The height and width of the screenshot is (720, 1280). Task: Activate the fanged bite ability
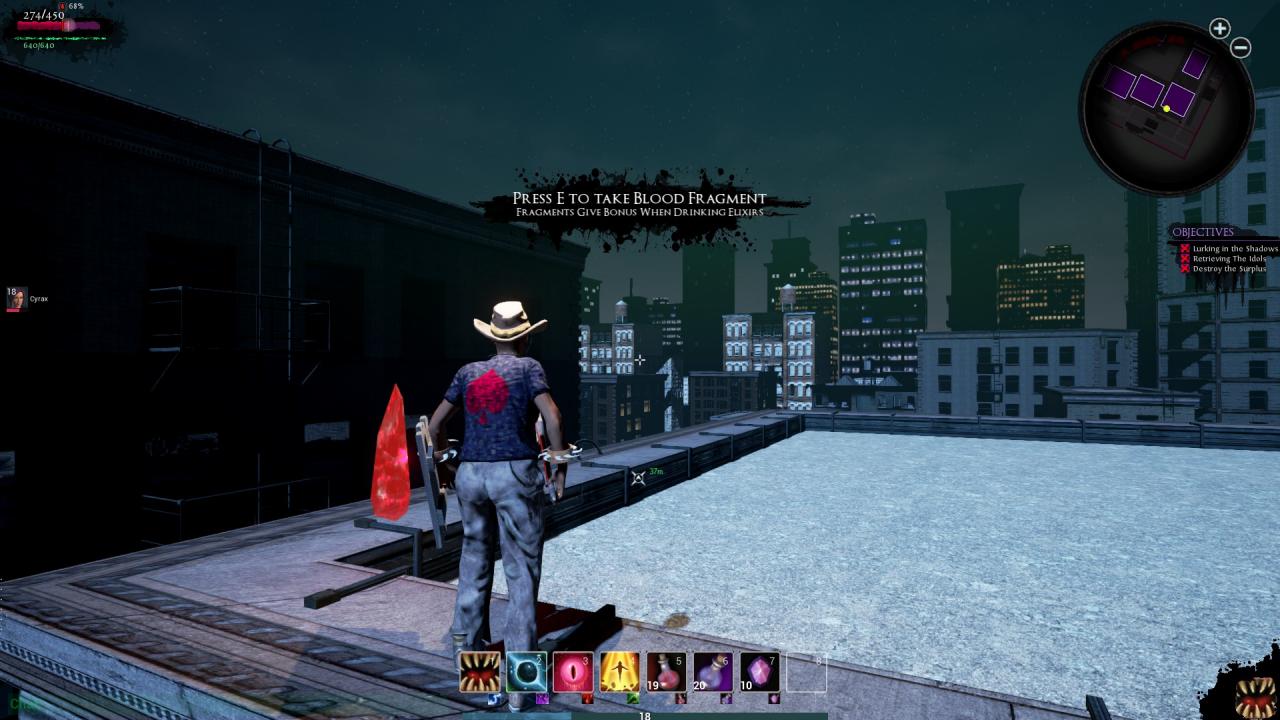click(x=480, y=672)
